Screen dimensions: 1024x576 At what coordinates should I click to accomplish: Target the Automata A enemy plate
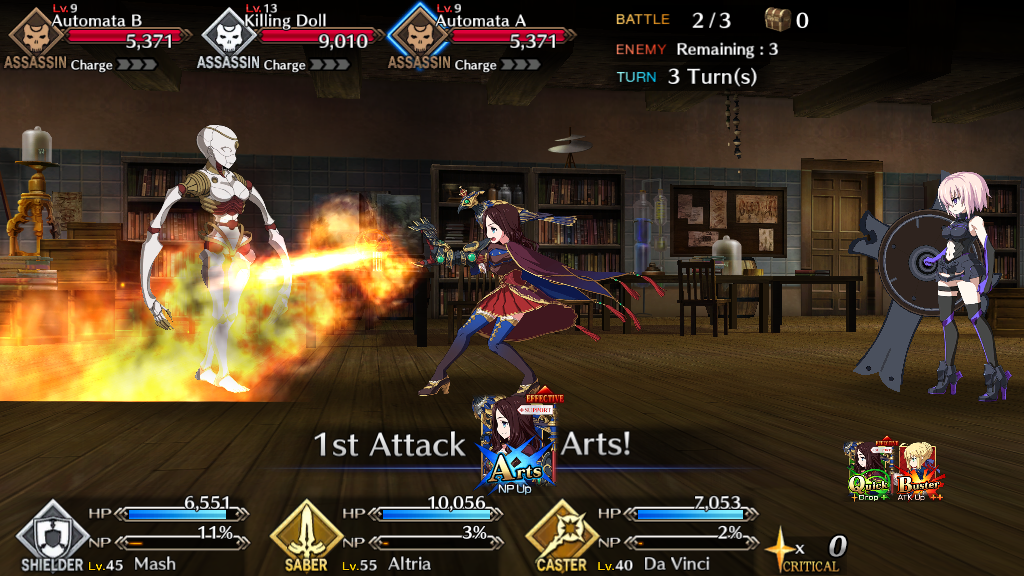(481, 38)
